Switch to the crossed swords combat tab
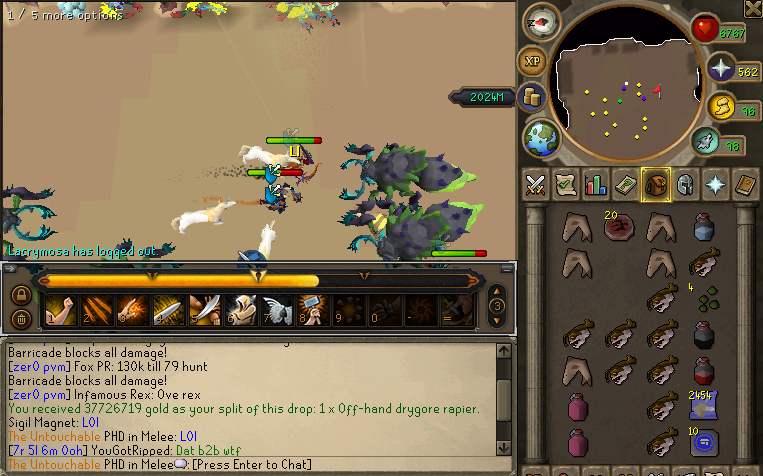Viewport: 763px width, 476px height. 535,184
